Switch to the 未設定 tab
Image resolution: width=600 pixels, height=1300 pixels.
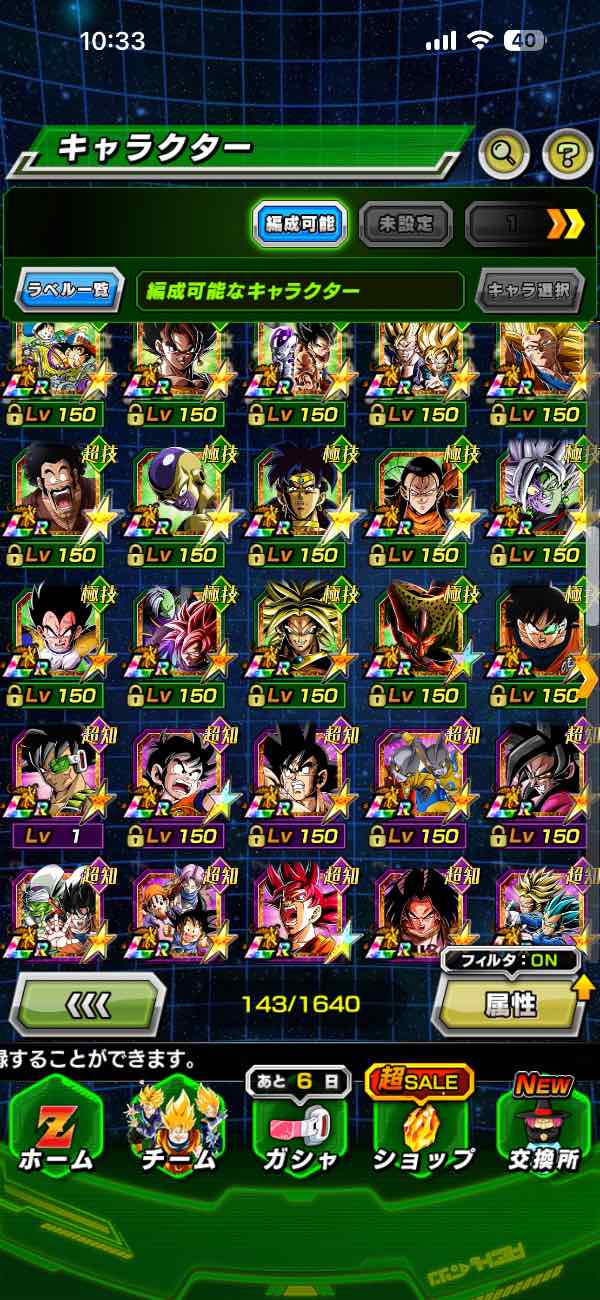point(404,224)
